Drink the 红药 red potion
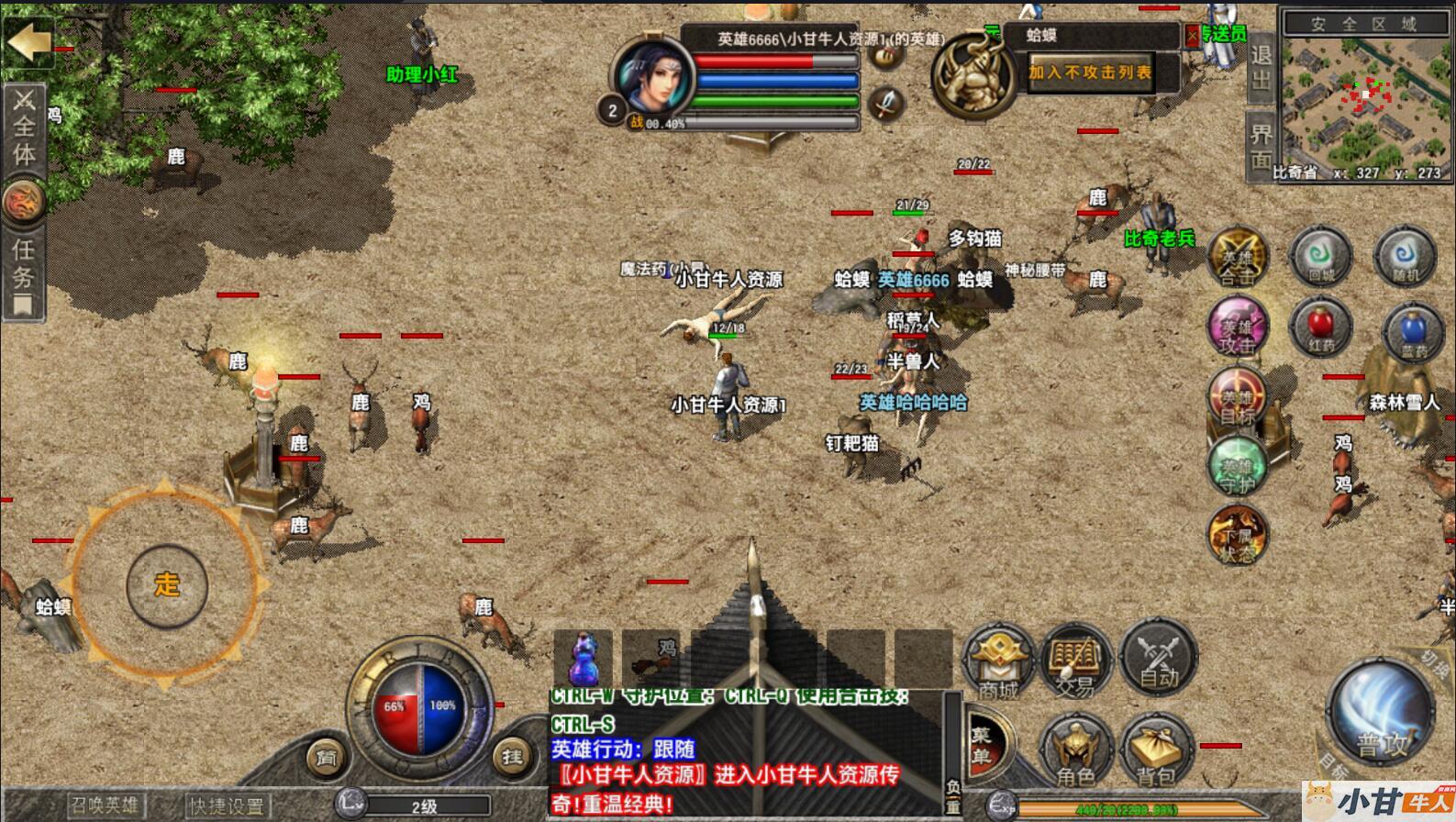 (x=1321, y=329)
